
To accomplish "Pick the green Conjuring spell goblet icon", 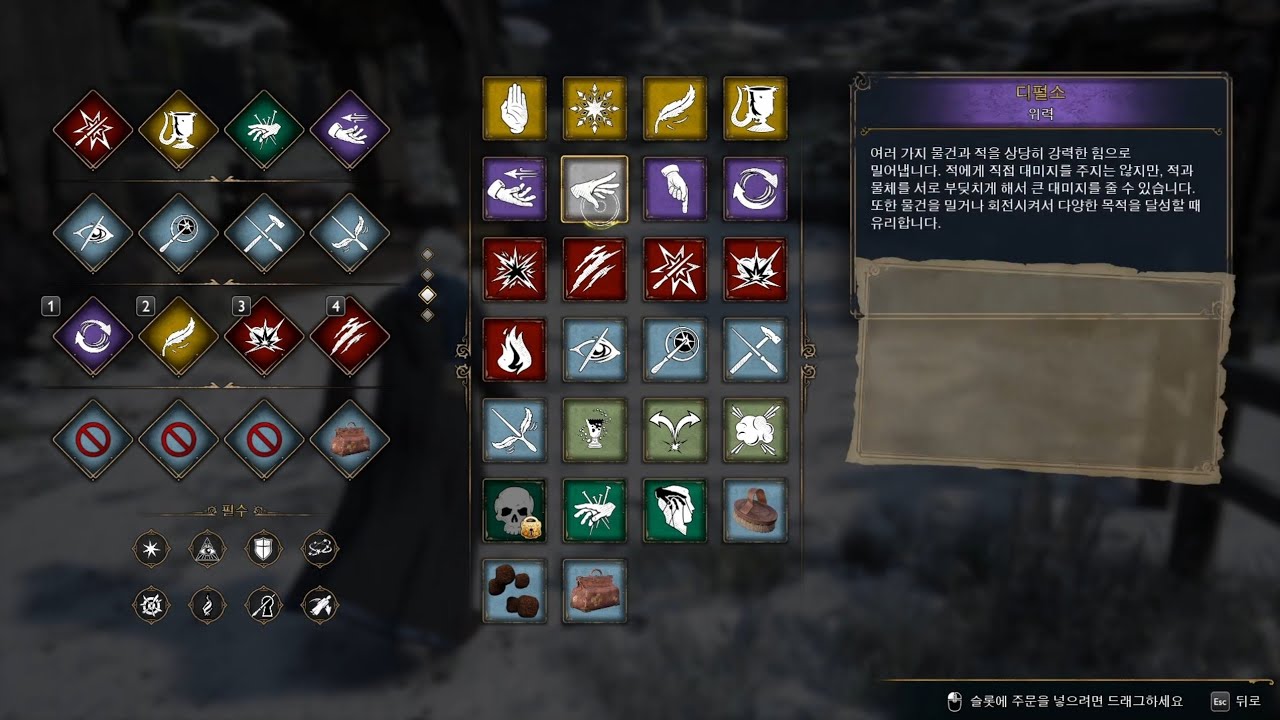I will pos(595,430).
